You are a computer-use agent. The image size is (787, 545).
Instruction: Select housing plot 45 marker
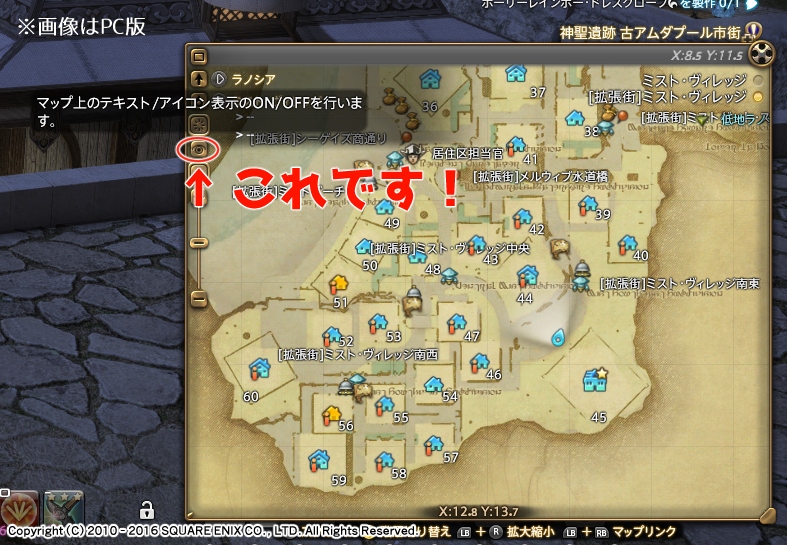595,380
